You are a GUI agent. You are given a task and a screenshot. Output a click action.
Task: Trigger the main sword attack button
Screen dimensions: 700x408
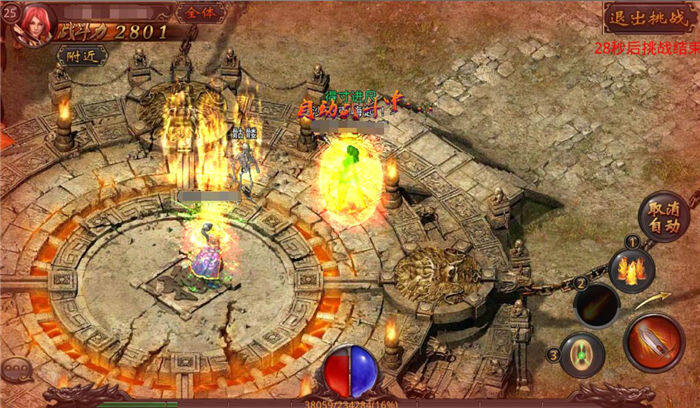pyautogui.click(x=654, y=342)
